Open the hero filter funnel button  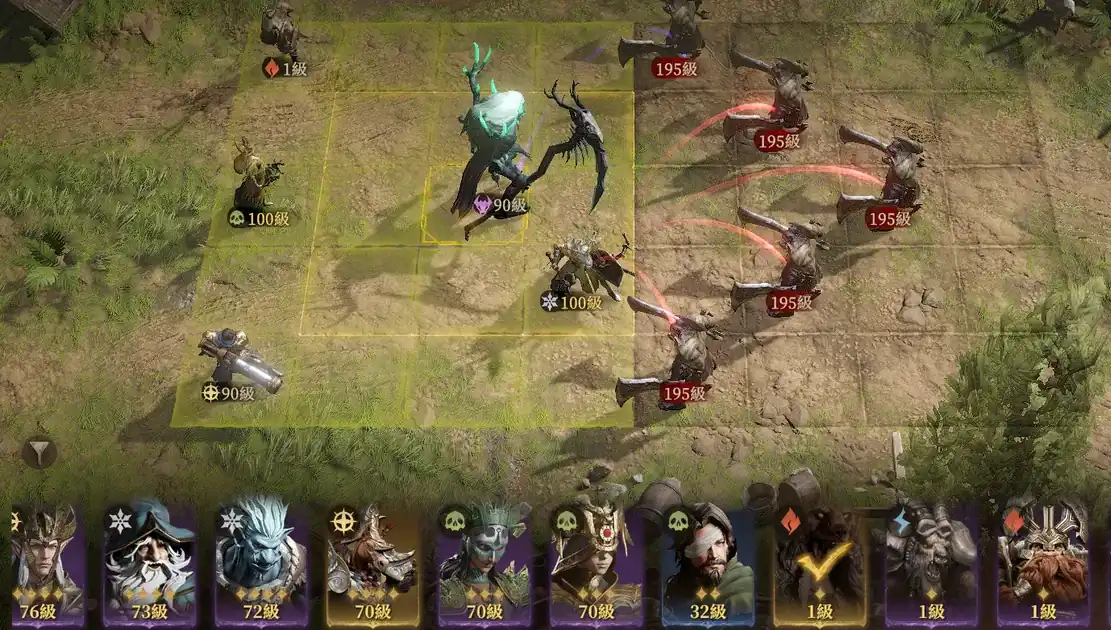[39, 454]
